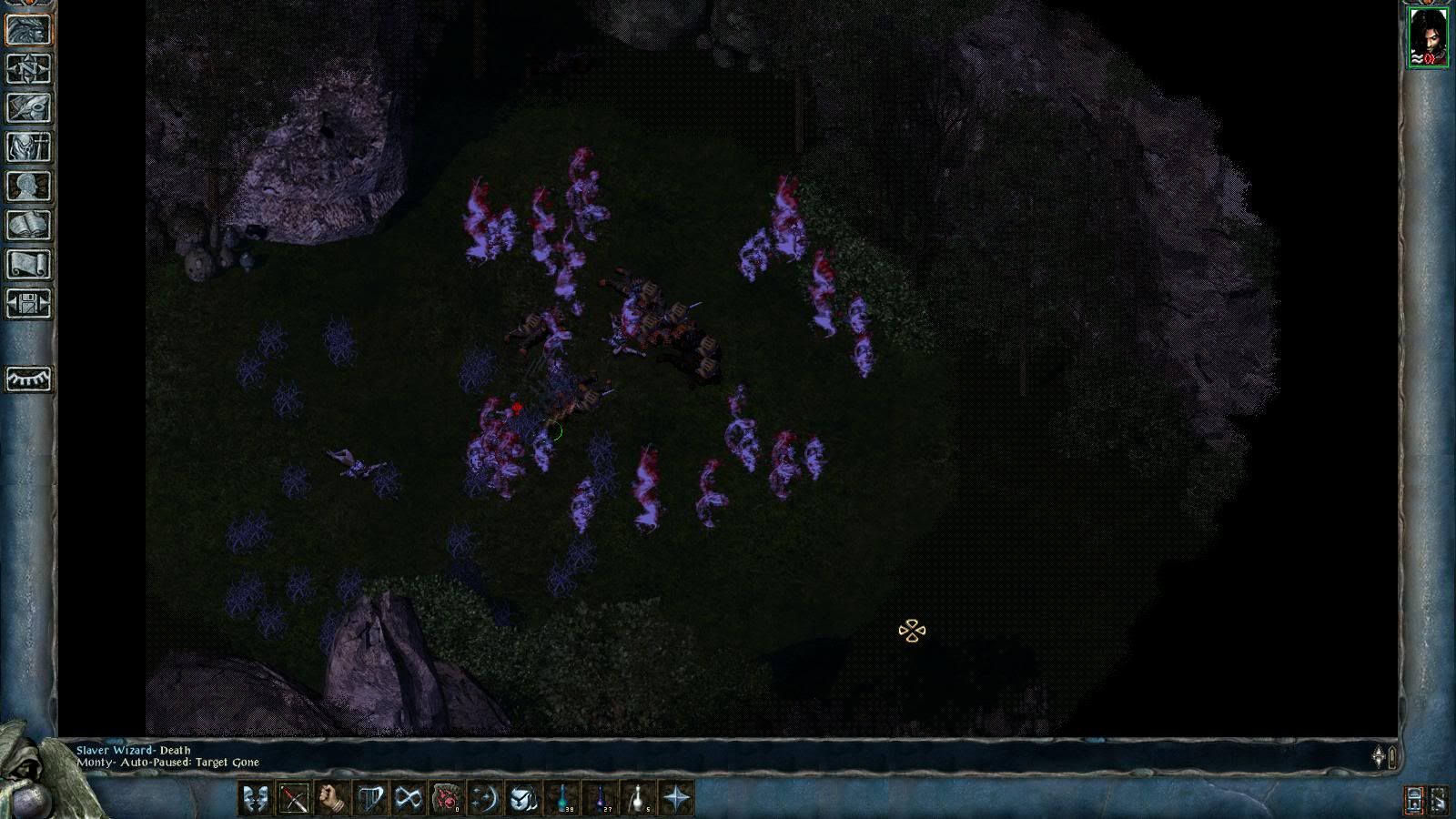Open the cast spell moon-and-stars icon
1456x819 pixels.
point(485,799)
